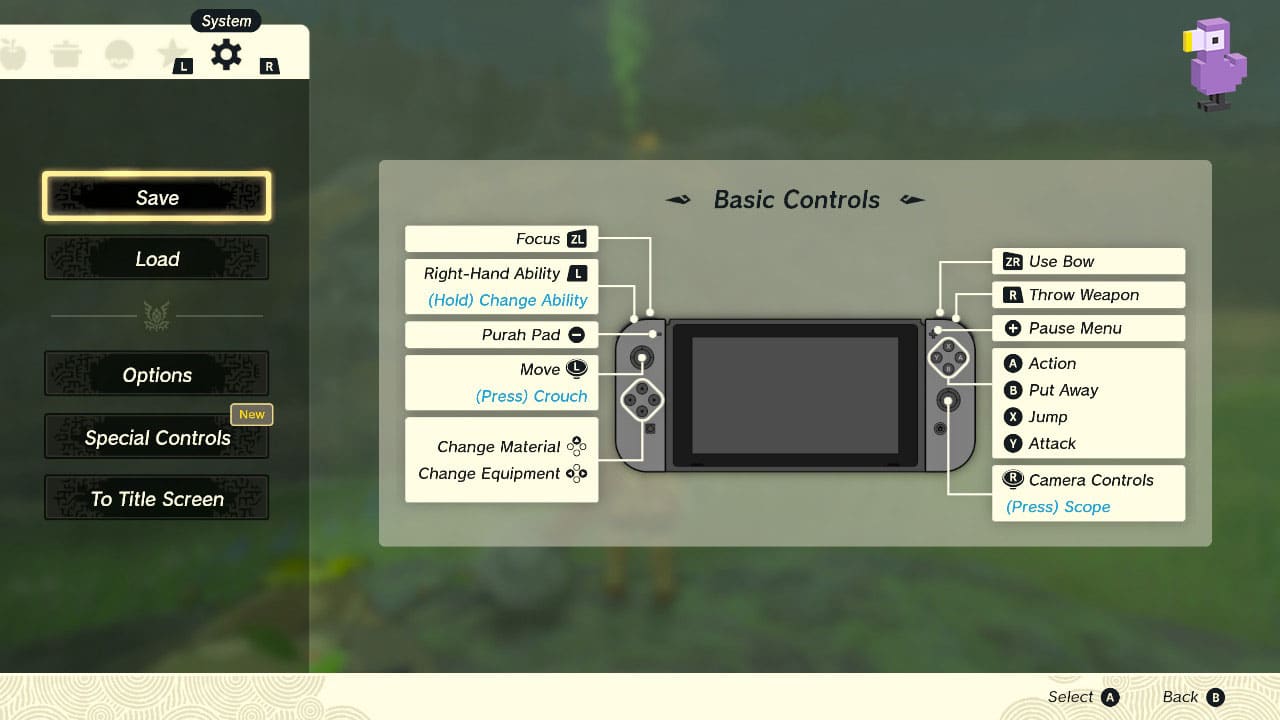This screenshot has width=1280, height=720.
Task: Click the ZL Focus button badge
Action: click(578, 239)
